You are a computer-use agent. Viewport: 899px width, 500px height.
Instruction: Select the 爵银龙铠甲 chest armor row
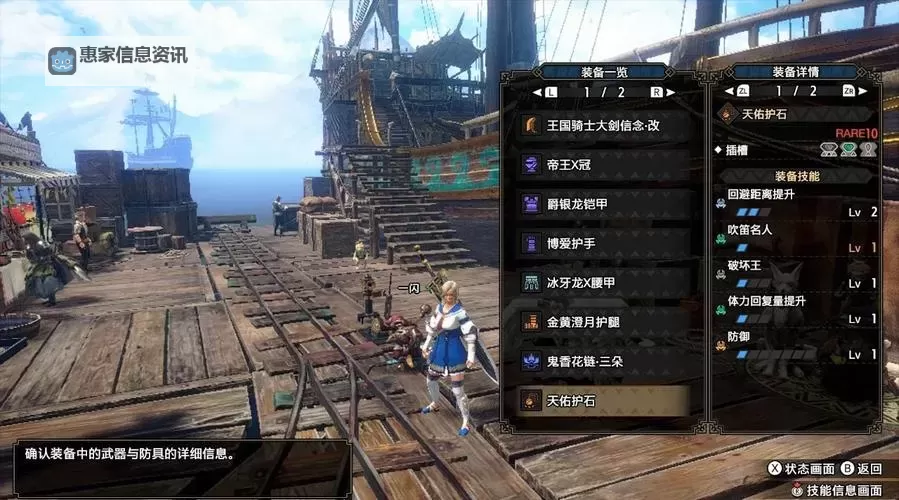coord(603,205)
